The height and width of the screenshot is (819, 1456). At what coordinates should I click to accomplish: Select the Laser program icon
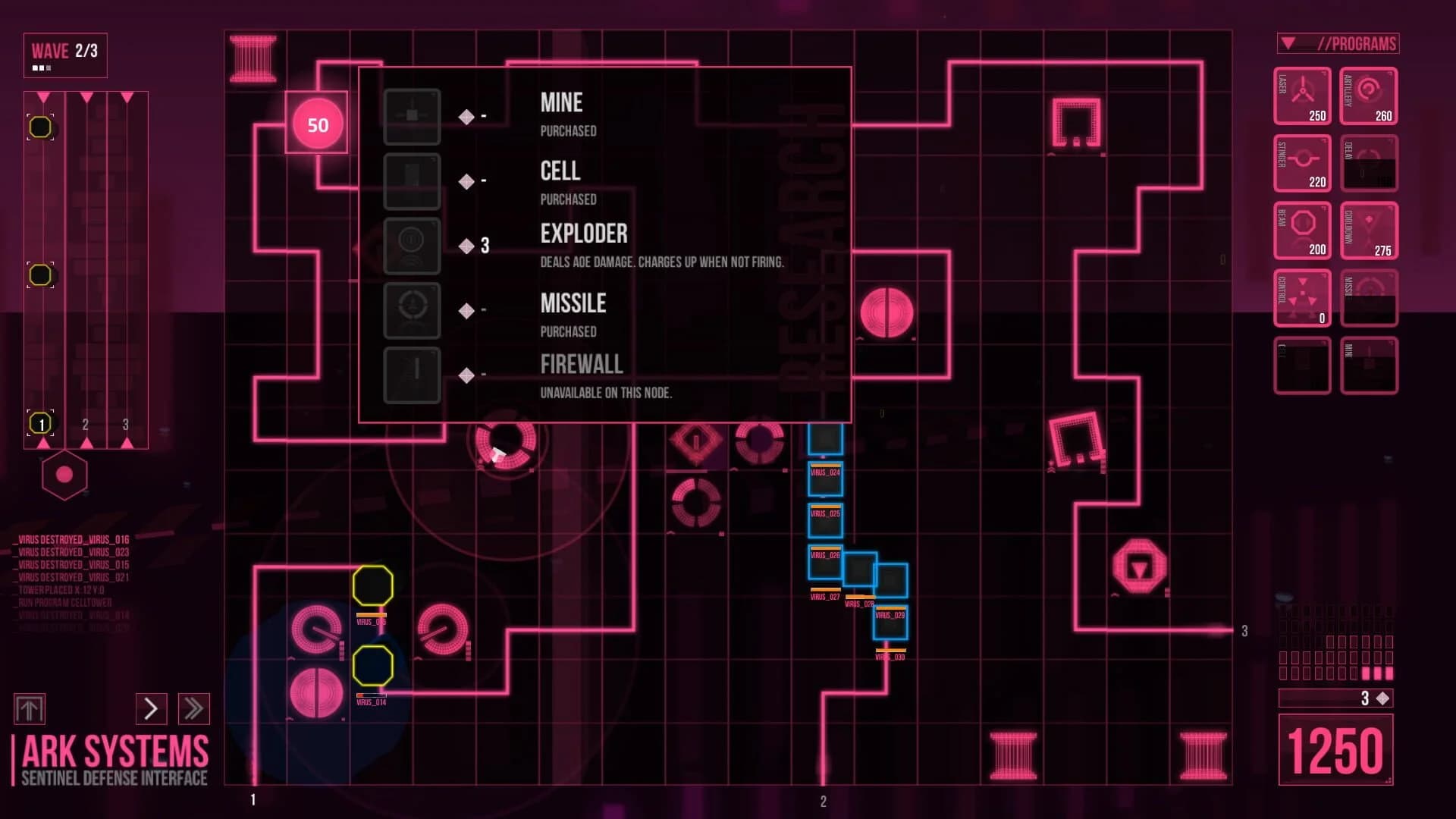pos(1301,96)
